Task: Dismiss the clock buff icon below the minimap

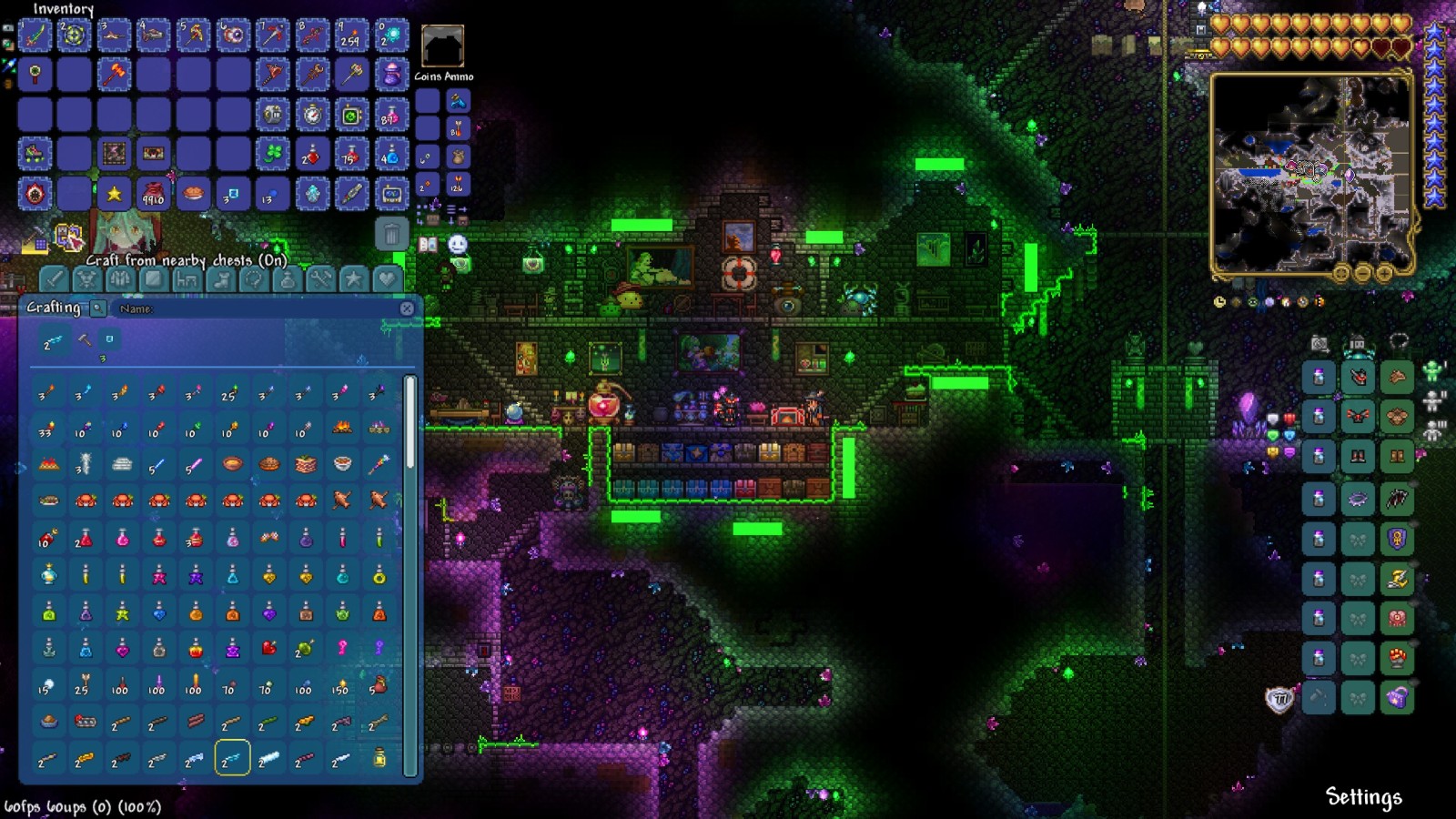Action: click(1219, 302)
